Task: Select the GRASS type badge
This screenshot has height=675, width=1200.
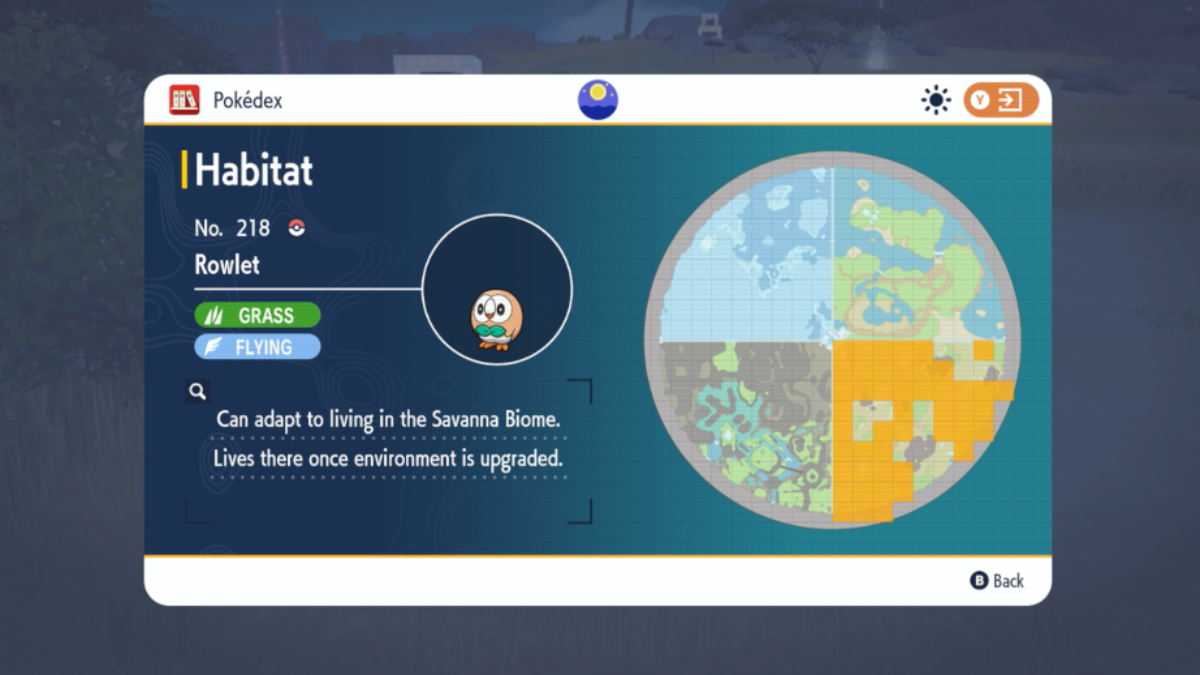Action: click(x=257, y=316)
